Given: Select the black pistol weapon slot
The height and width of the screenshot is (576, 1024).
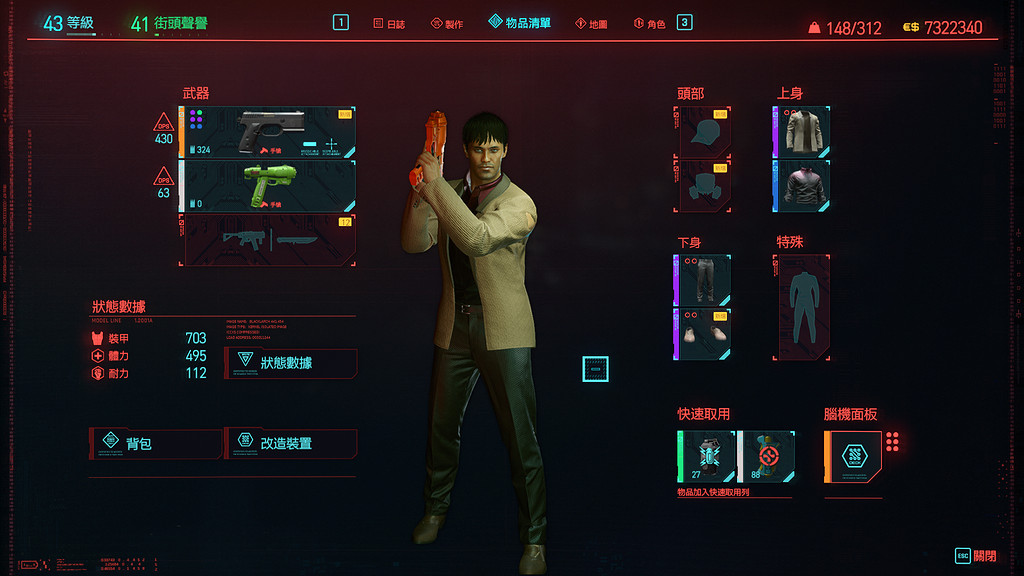Looking at the screenshot, I should pyautogui.click(x=268, y=133).
